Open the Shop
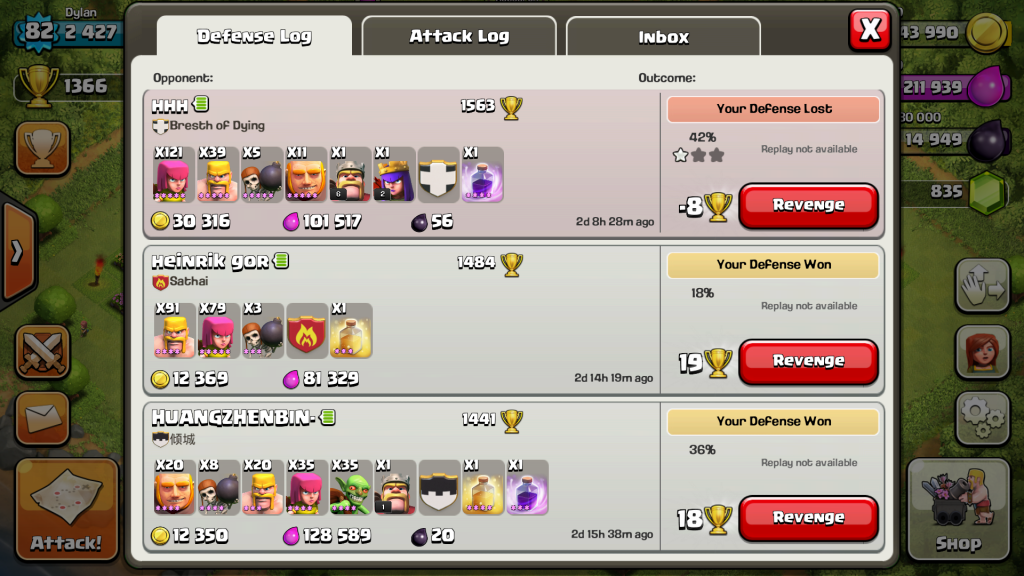 click(x=957, y=509)
